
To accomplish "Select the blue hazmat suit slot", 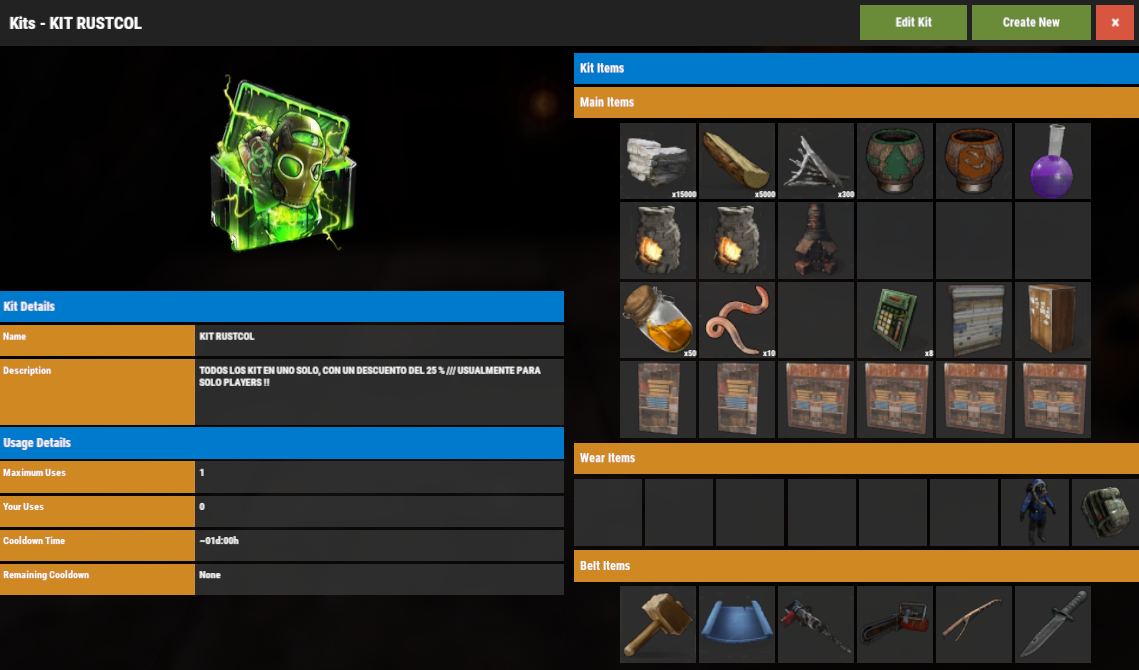I will point(1034,512).
